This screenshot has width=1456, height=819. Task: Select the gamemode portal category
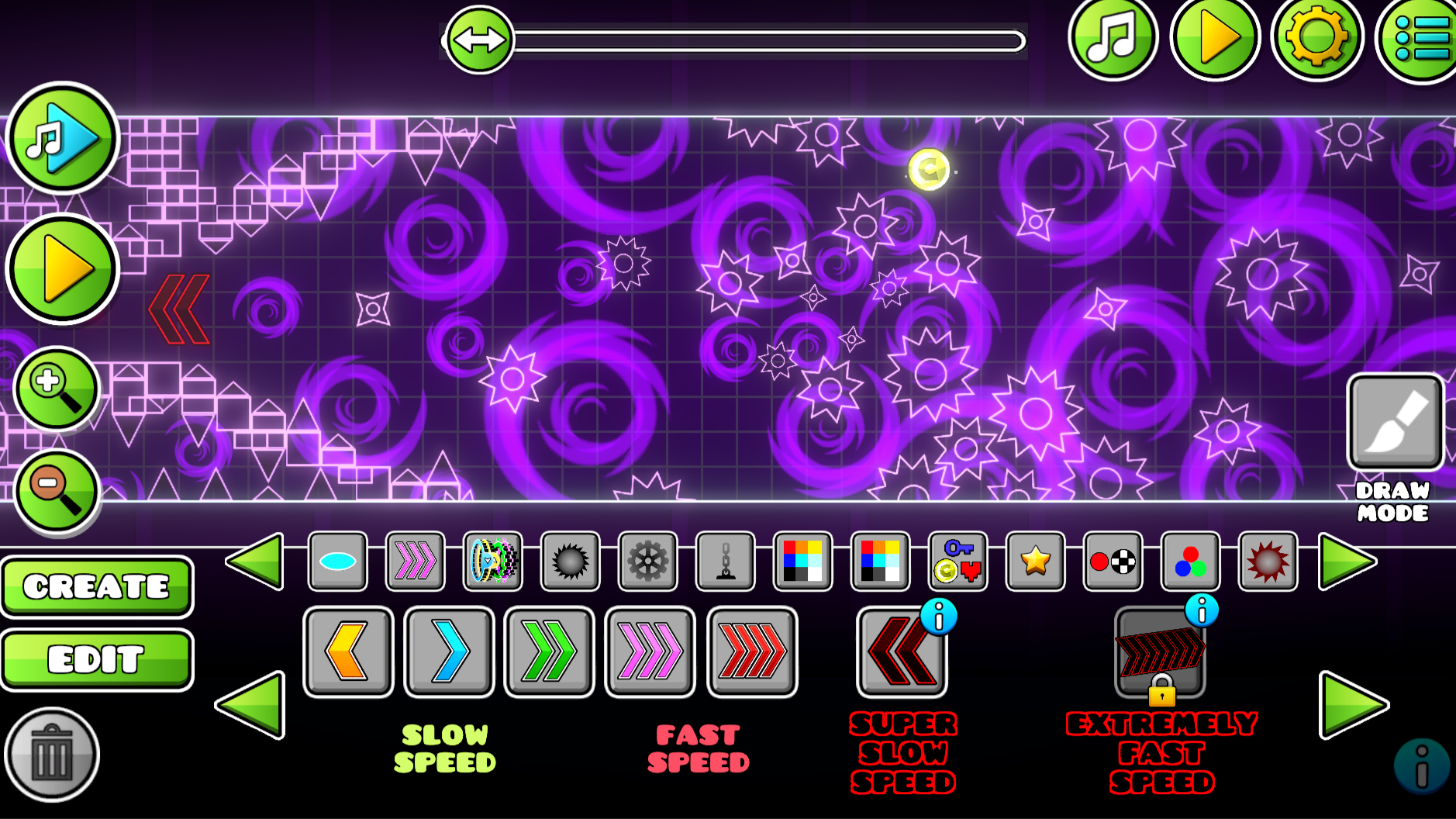493,562
